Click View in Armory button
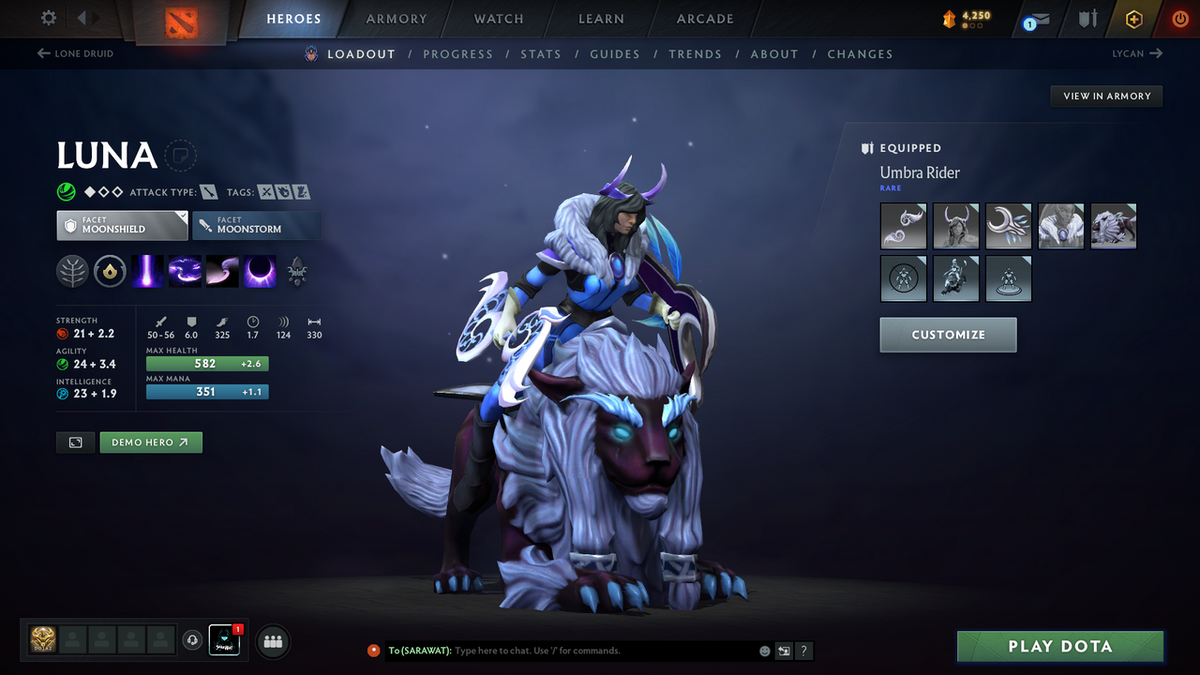 point(1106,96)
